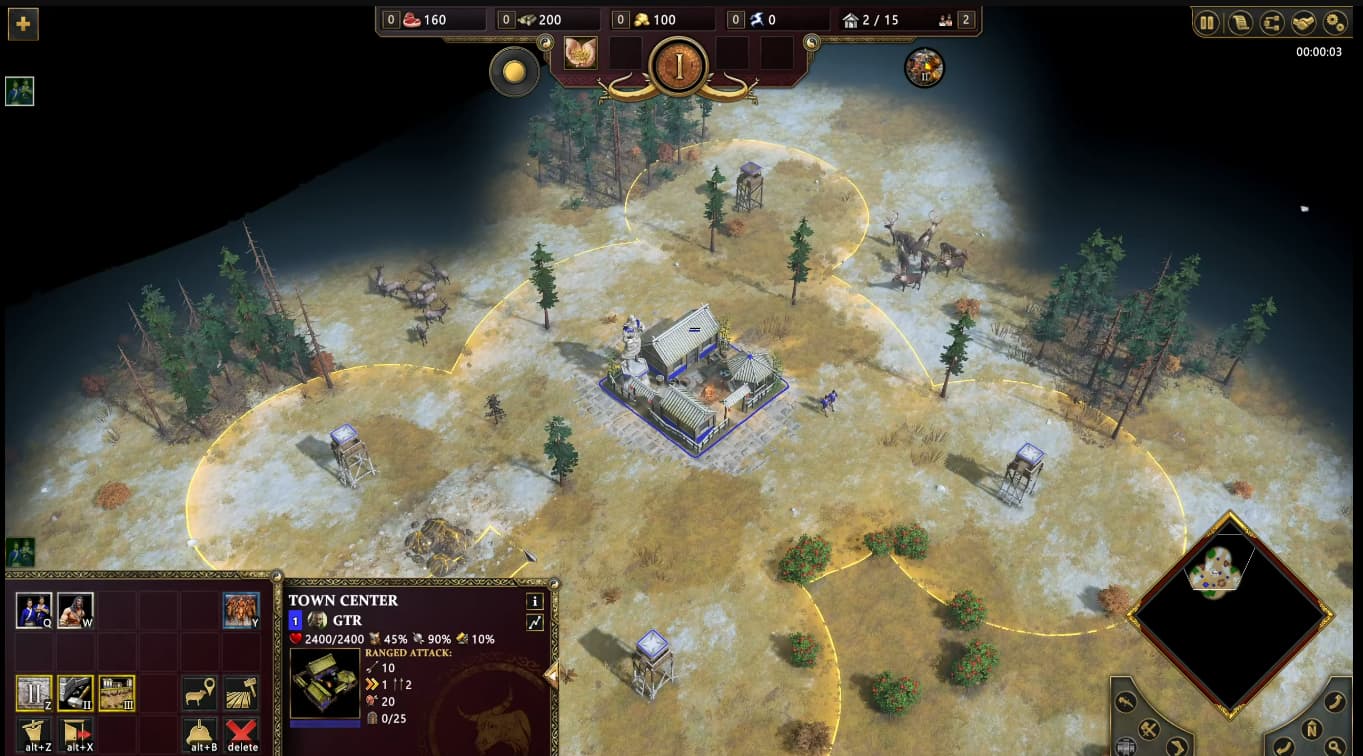Viewport: 1363px width, 756px height.
Task: Research the hammer and stone upgrade
Action: point(75,693)
